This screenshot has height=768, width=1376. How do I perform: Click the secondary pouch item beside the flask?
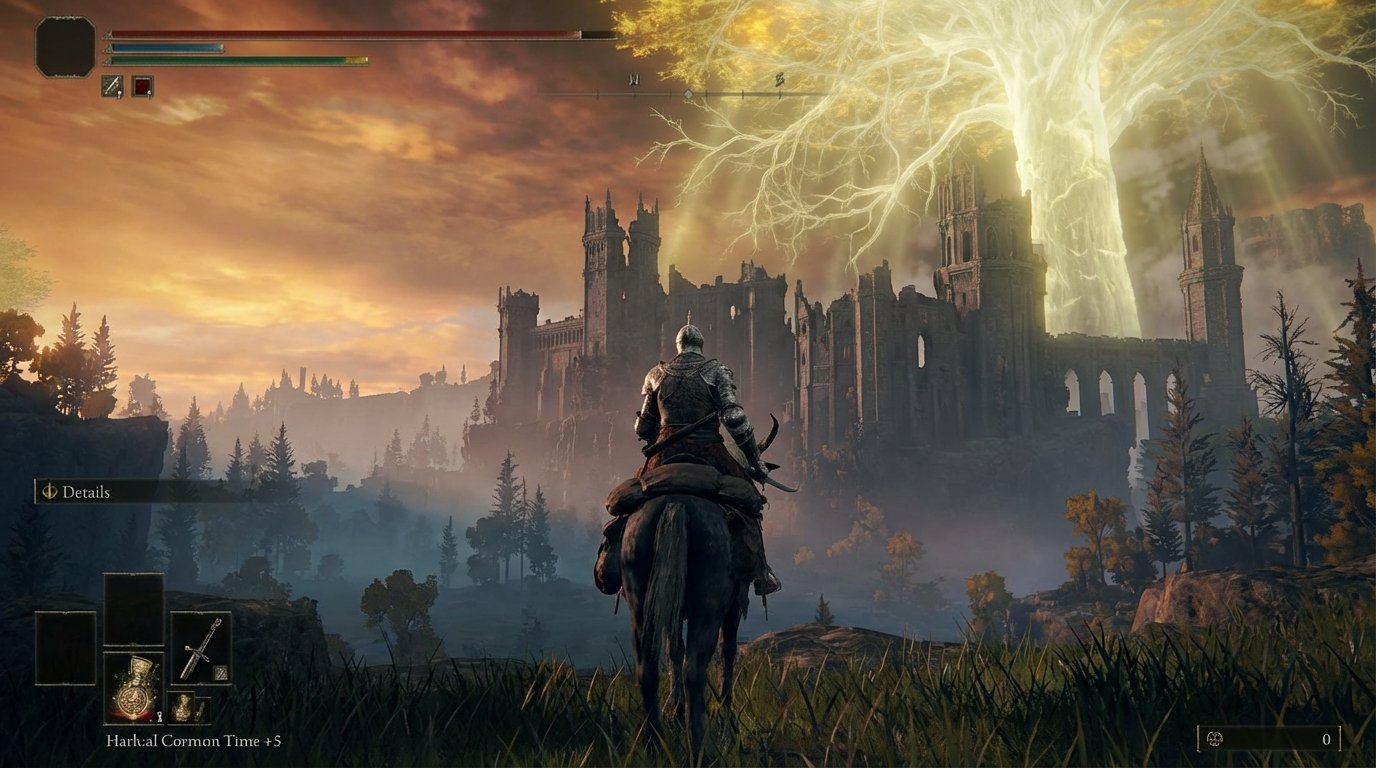[202, 710]
